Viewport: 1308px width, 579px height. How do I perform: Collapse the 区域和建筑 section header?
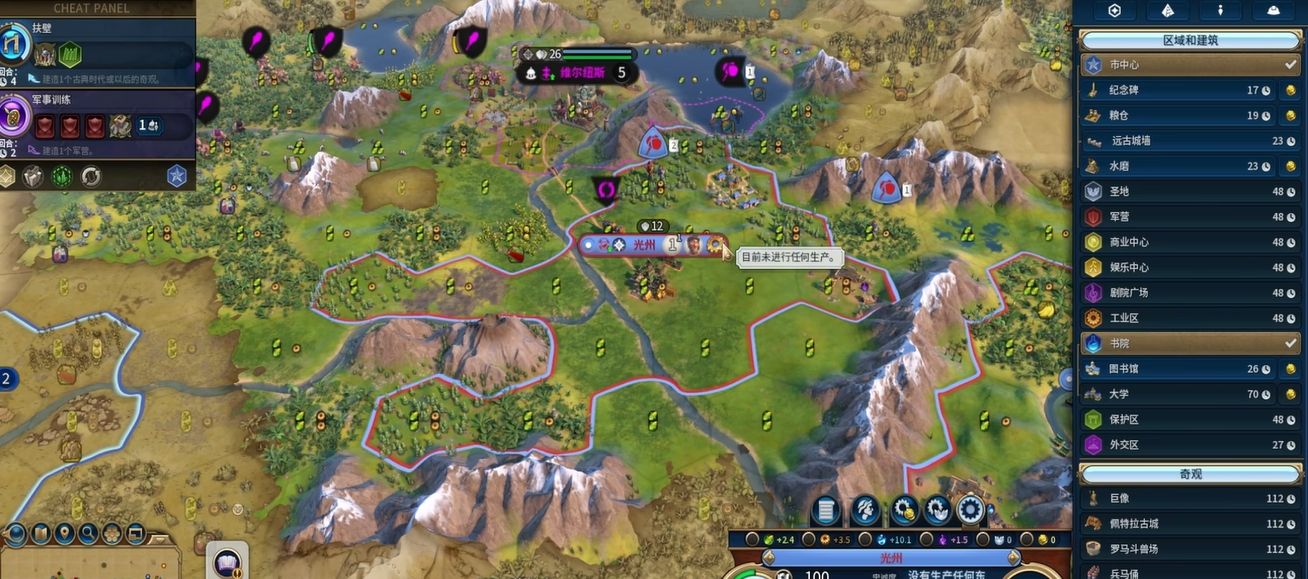(1189, 41)
